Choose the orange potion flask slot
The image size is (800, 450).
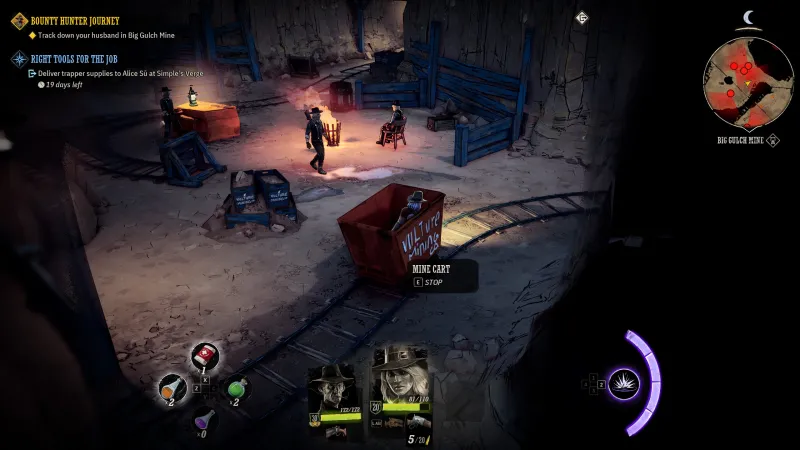pos(171,388)
